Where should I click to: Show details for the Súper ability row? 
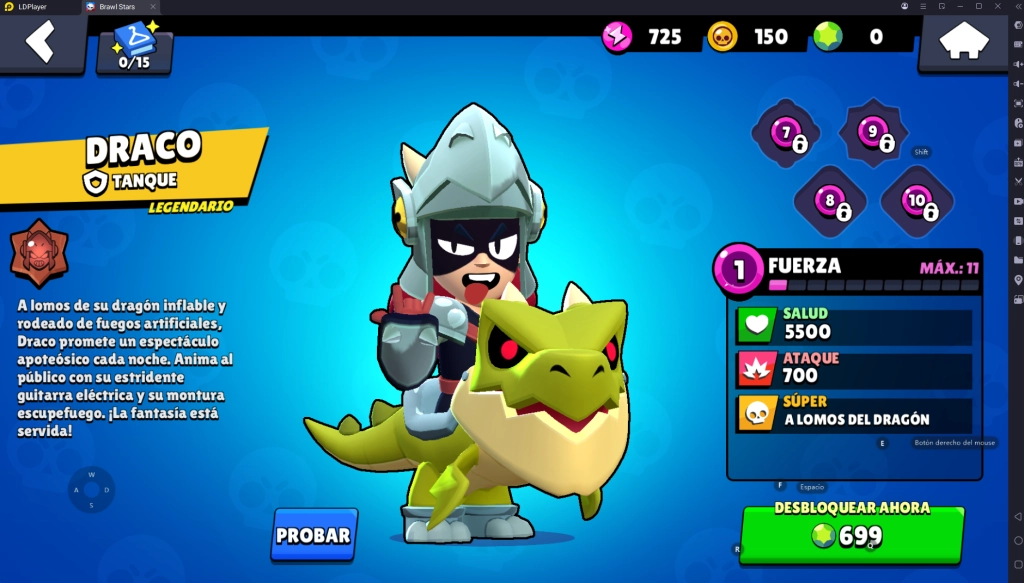click(x=855, y=414)
